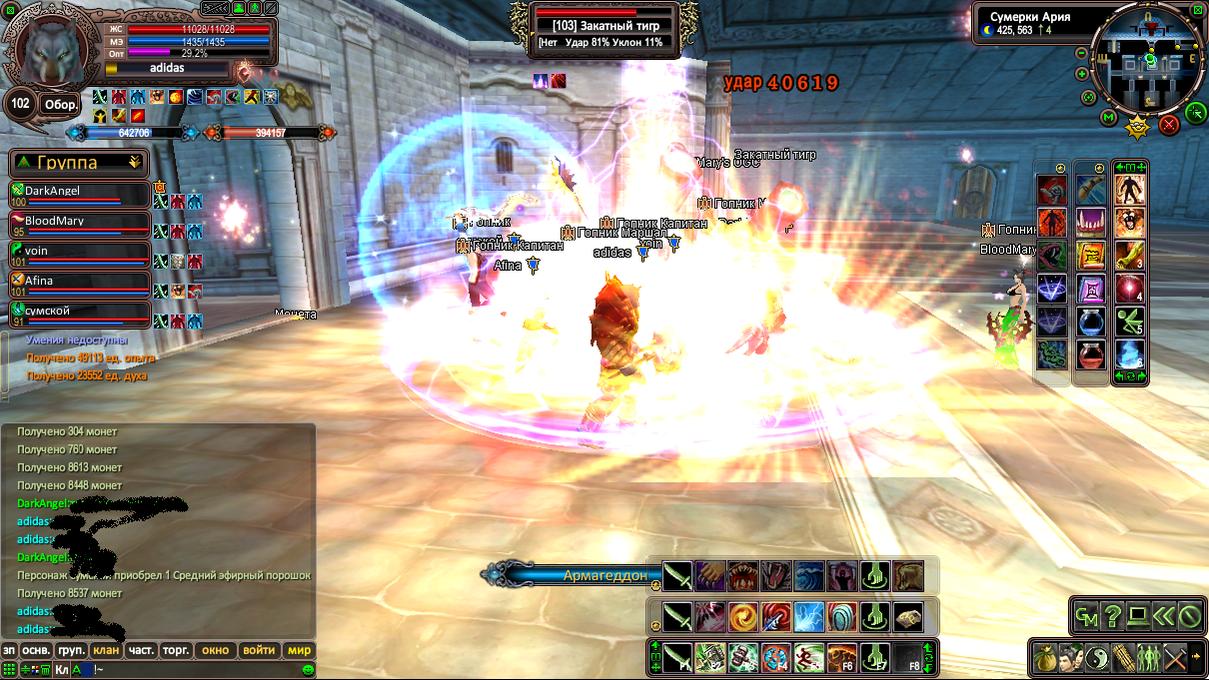Collapse the Группа party panel
The image size is (1209, 680).
click(134, 162)
